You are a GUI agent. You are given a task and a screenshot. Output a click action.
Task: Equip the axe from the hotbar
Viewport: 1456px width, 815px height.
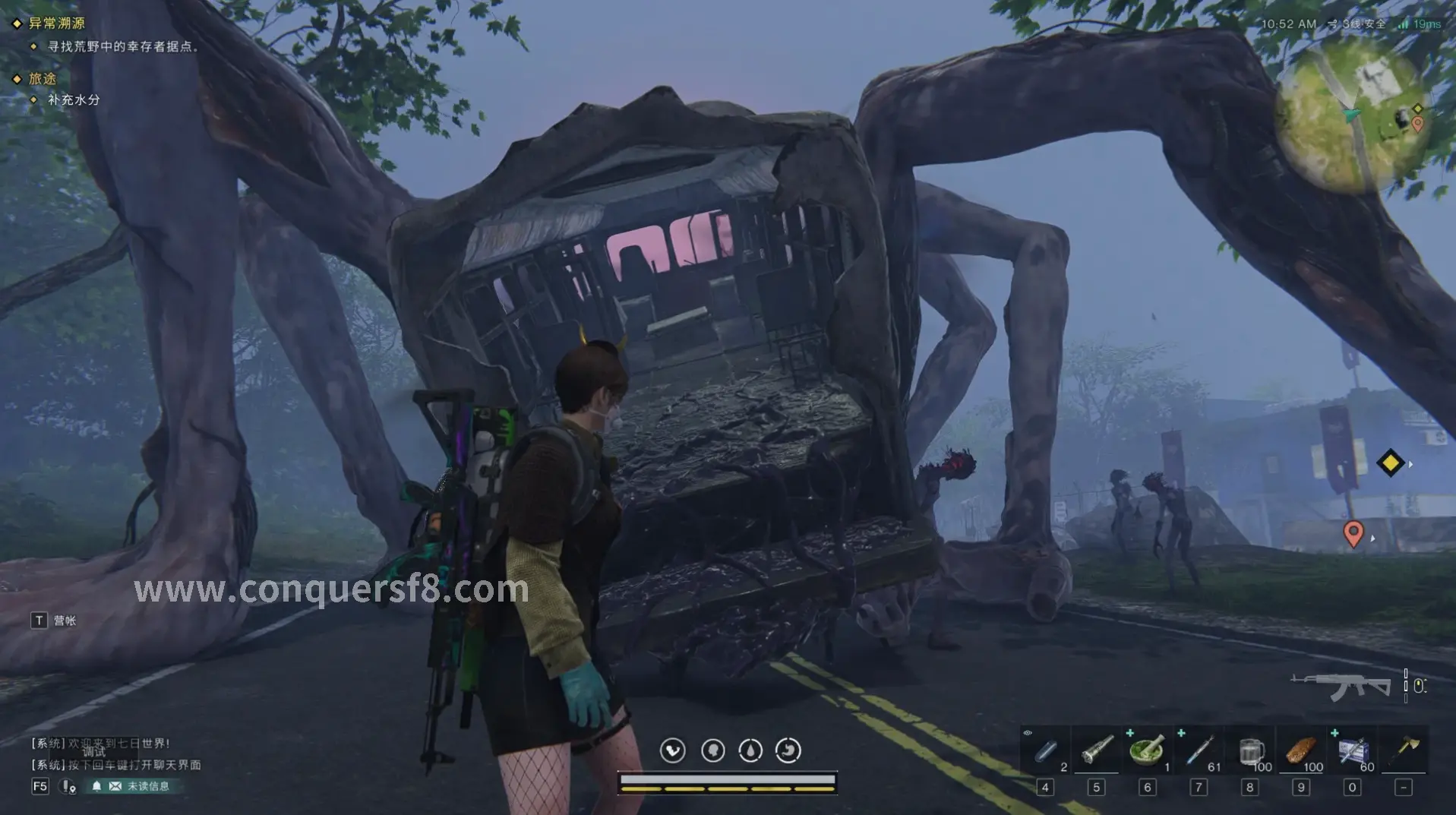[x=1404, y=749]
